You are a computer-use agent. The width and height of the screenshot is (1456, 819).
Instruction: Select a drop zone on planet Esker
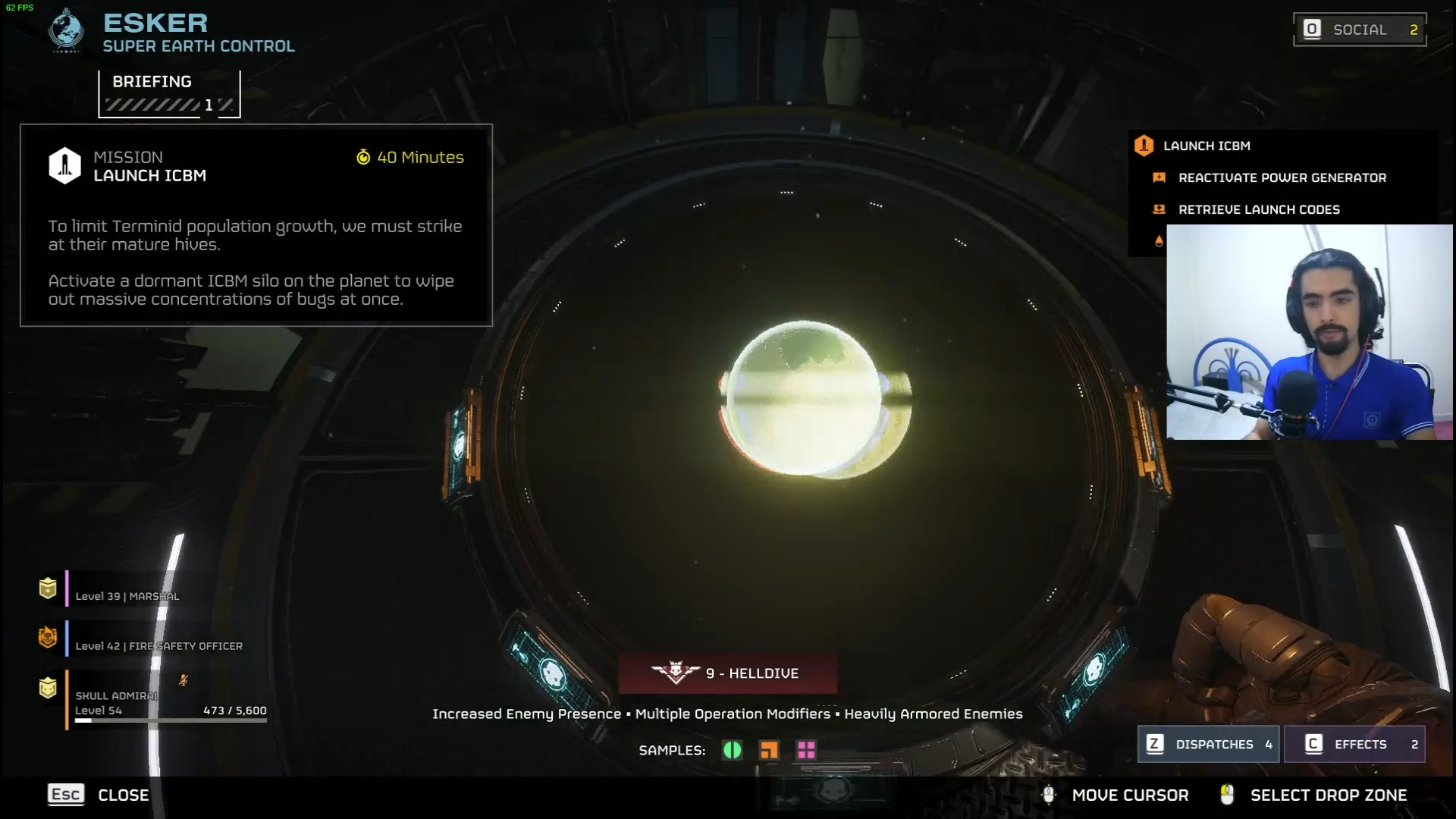point(804,399)
